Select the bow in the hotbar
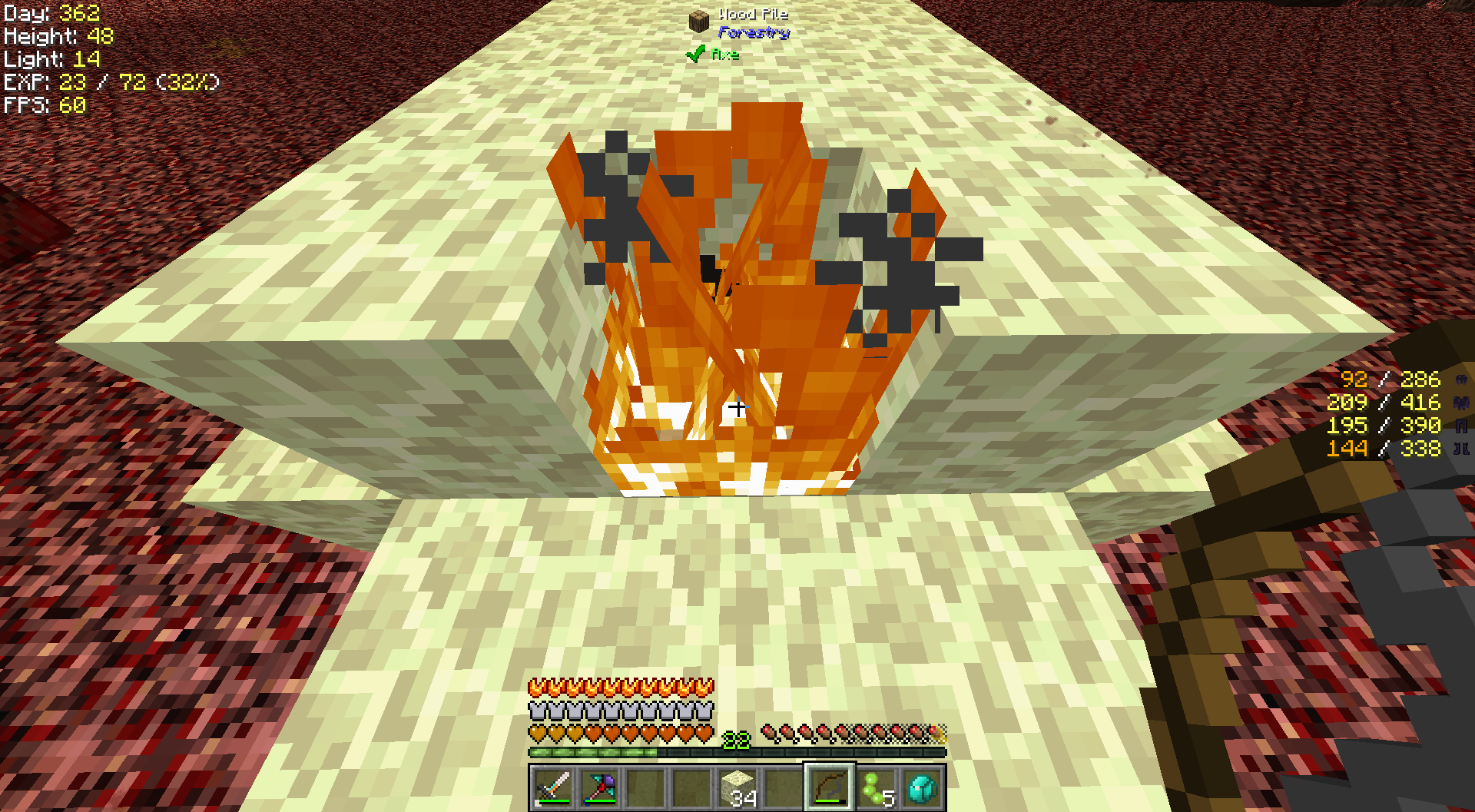The height and width of the screenshot is (812, 1475). (x=830, y=787)
